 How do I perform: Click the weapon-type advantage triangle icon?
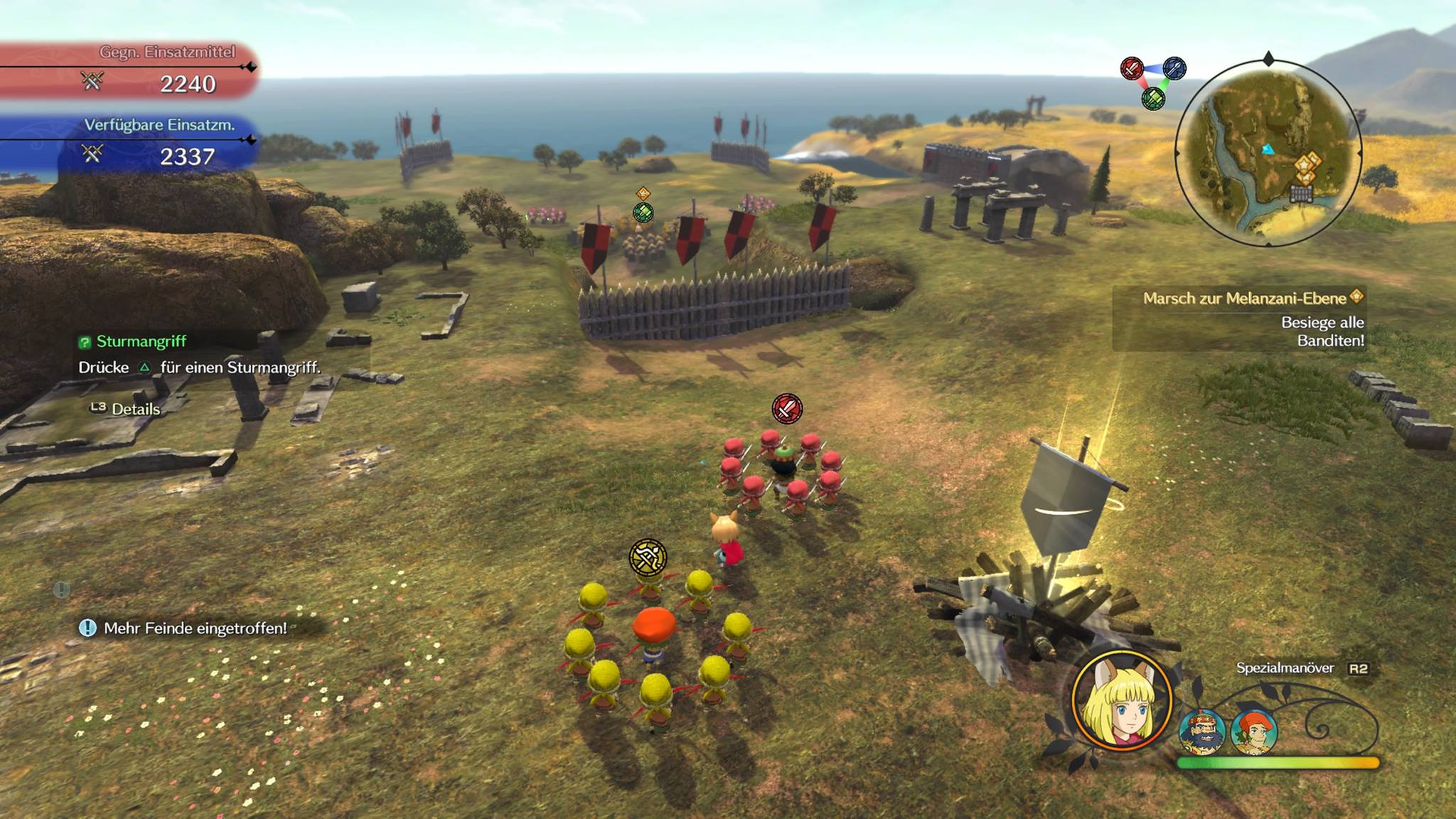tap(1152, 82)
